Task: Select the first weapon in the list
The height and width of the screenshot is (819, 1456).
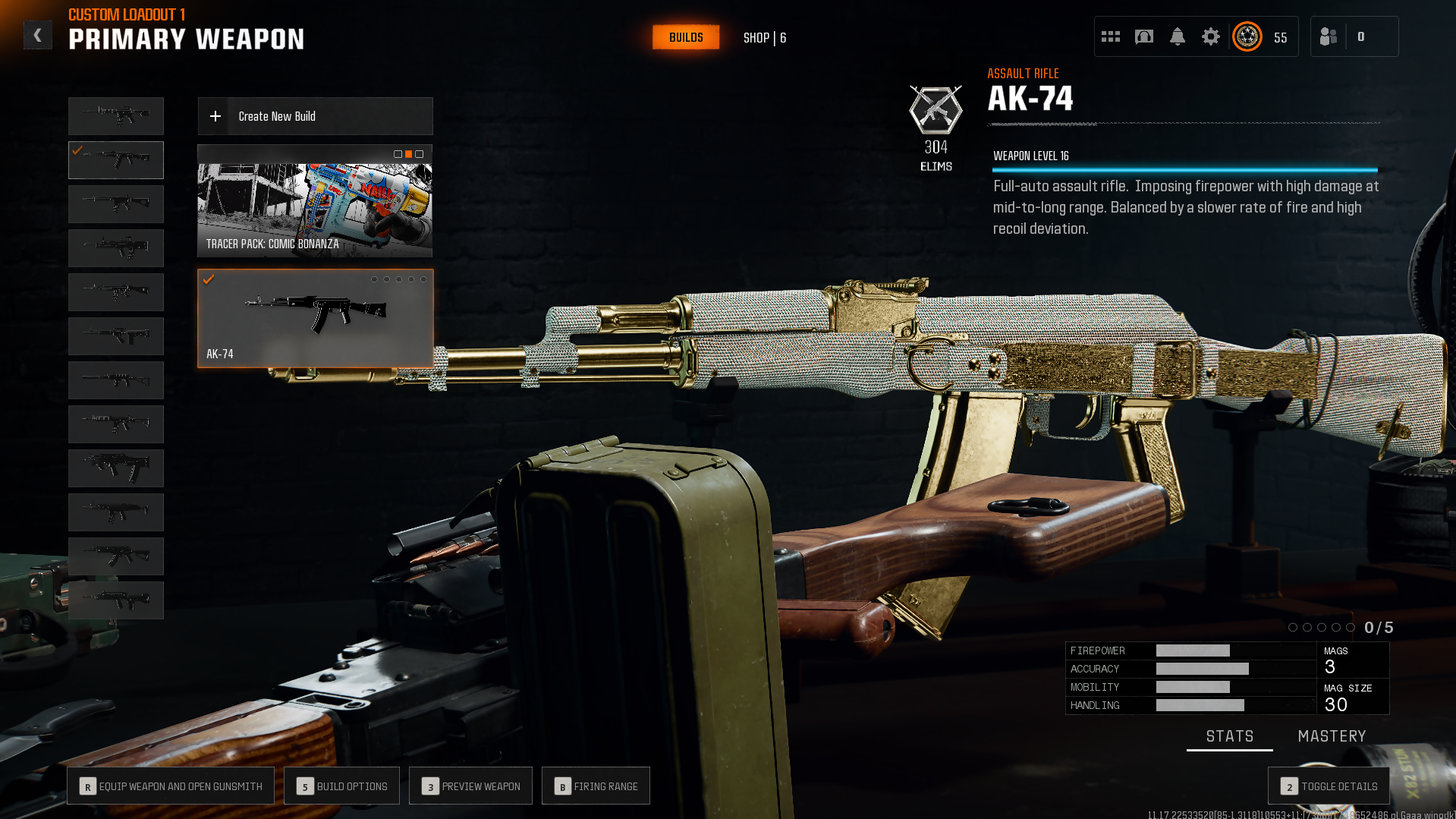Action: (x=116, y=116)
